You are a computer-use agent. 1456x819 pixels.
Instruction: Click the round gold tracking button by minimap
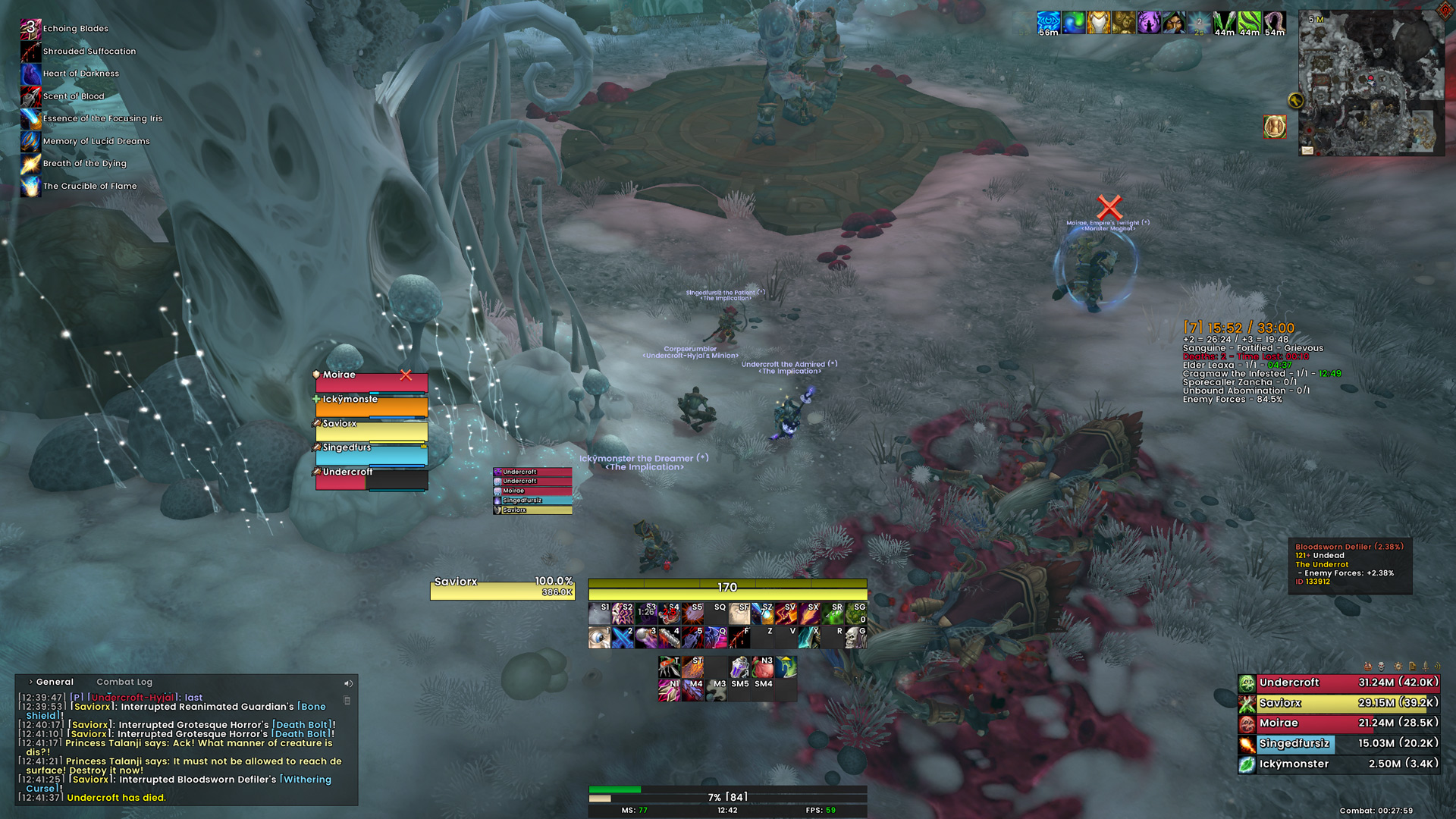[x=1295, y=100]
